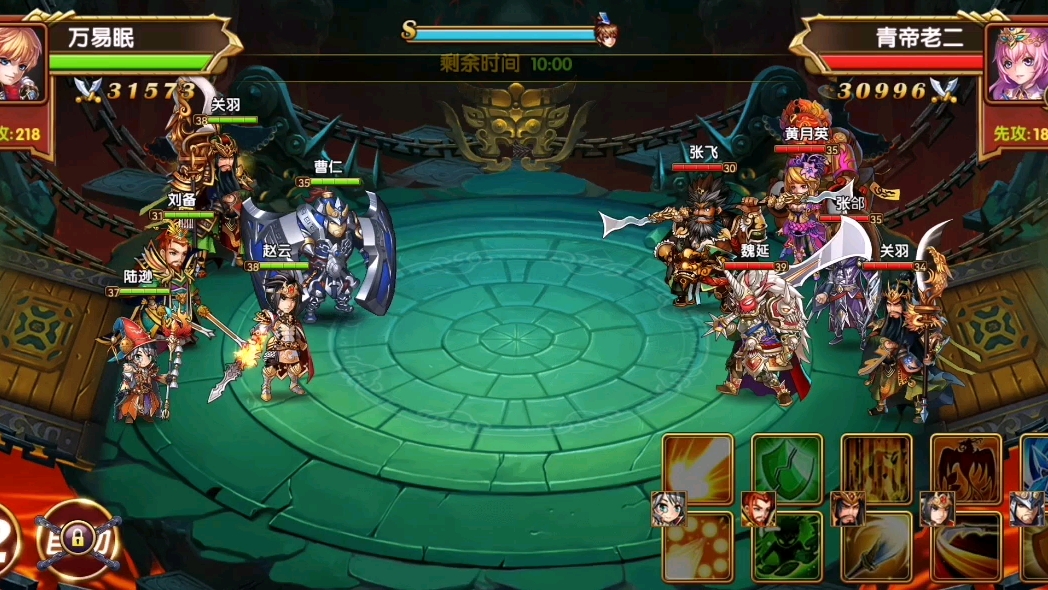The height and width of the screenshot is (590, 1048).
Task: Activate the cracked green shield skill
Action: [786, 467]
